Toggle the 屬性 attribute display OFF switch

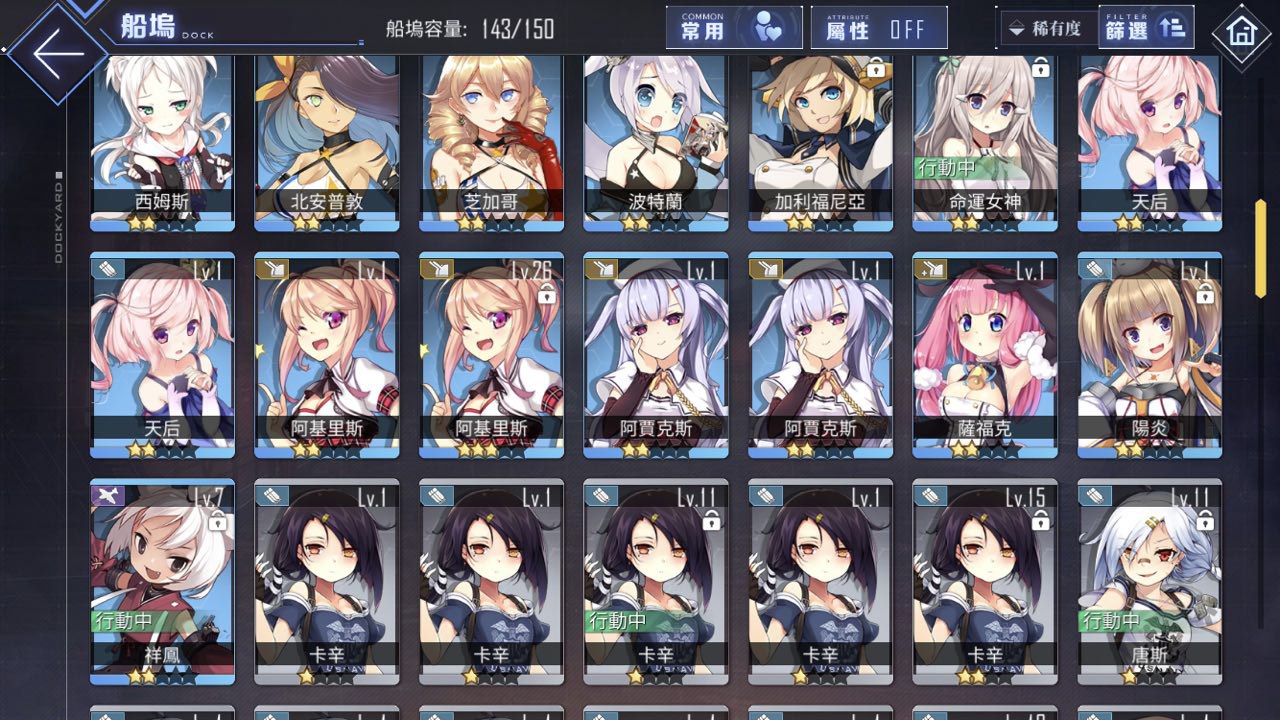879,28
